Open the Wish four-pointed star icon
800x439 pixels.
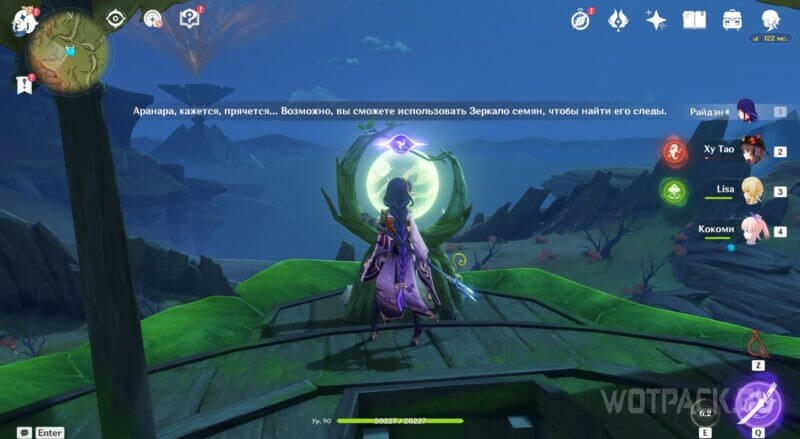[x=656, y=19]
